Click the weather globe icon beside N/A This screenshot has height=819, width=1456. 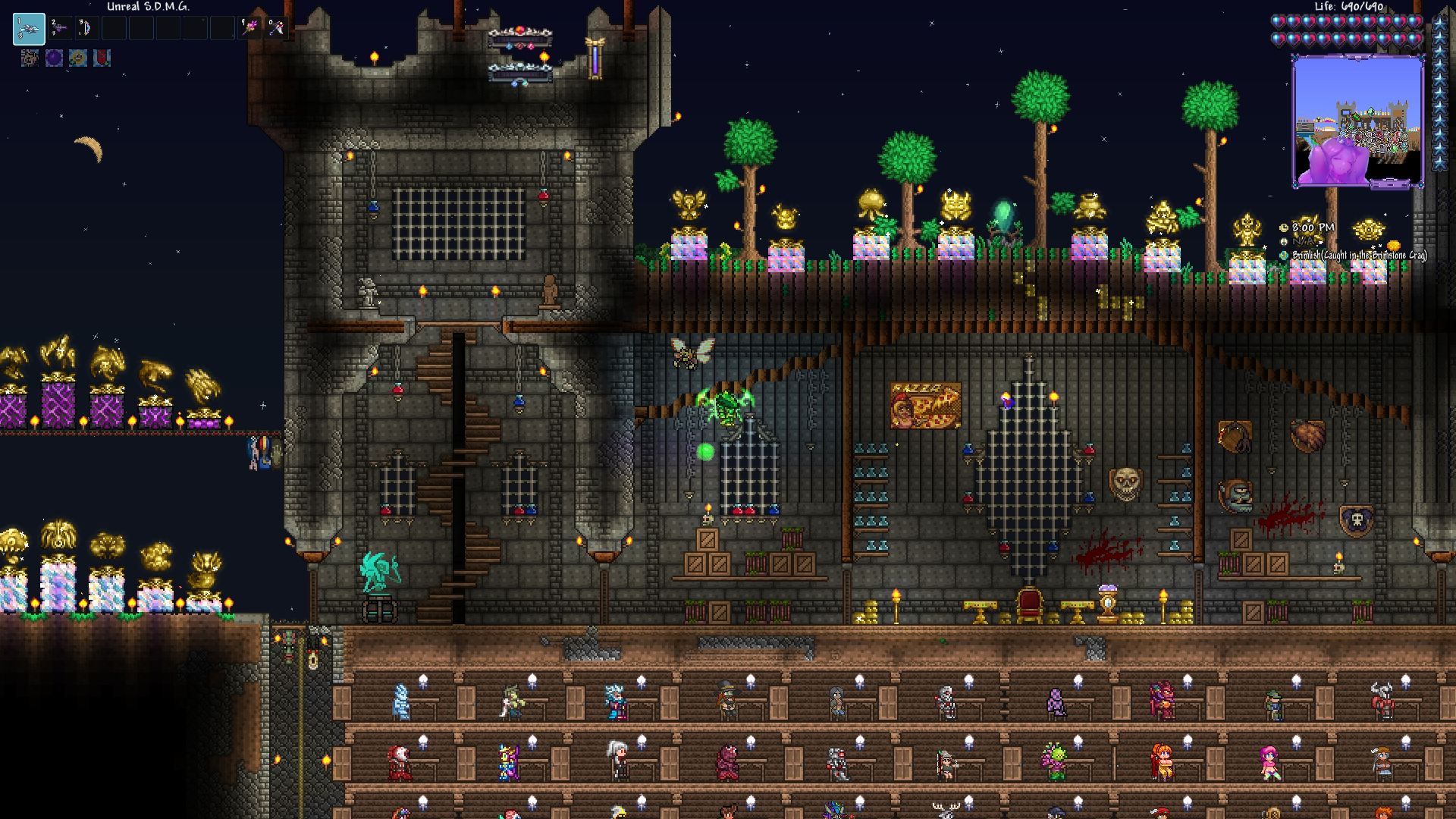1283,243
